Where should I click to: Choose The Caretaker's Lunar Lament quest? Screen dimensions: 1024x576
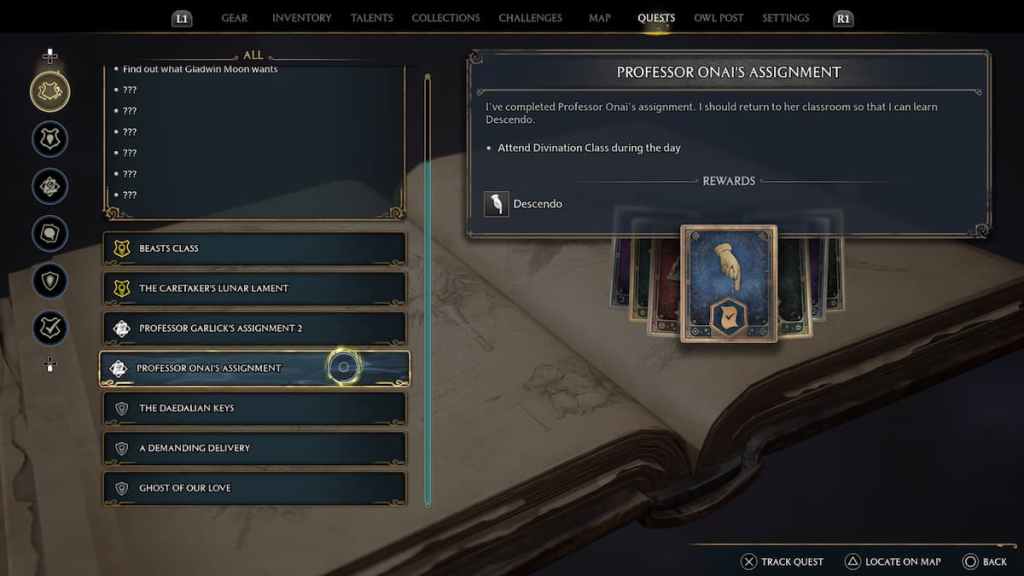point(255,288)
